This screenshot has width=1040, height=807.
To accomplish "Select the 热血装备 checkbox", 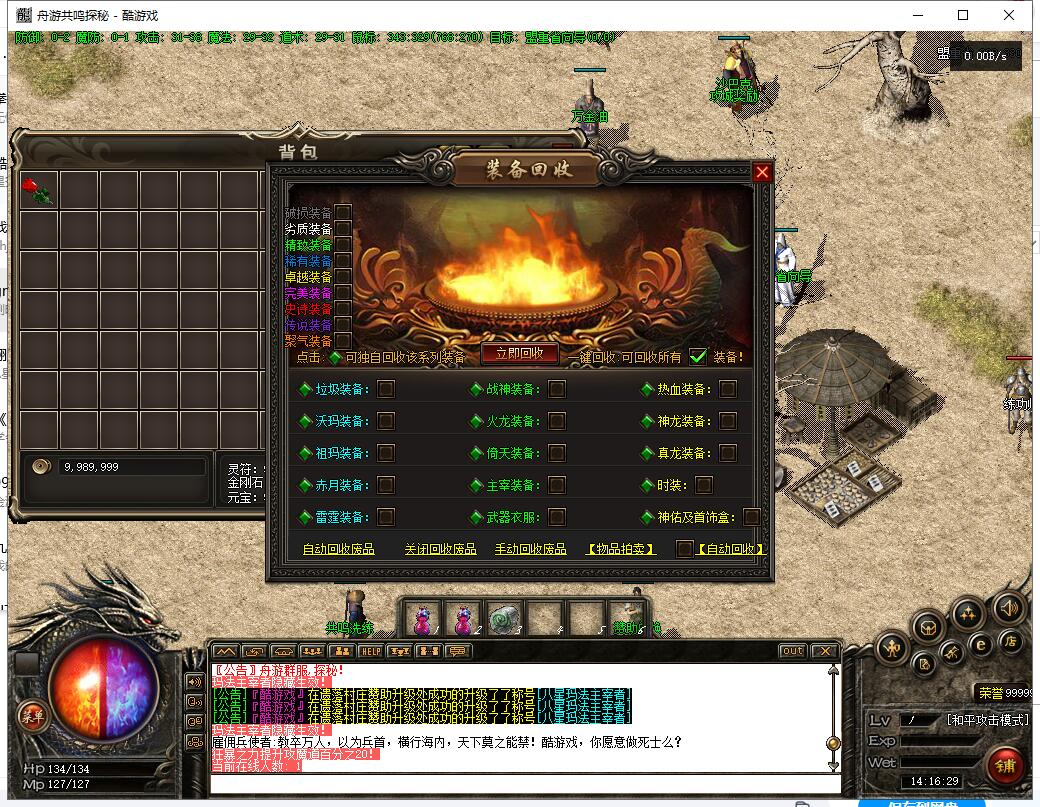I will [728, 389].
